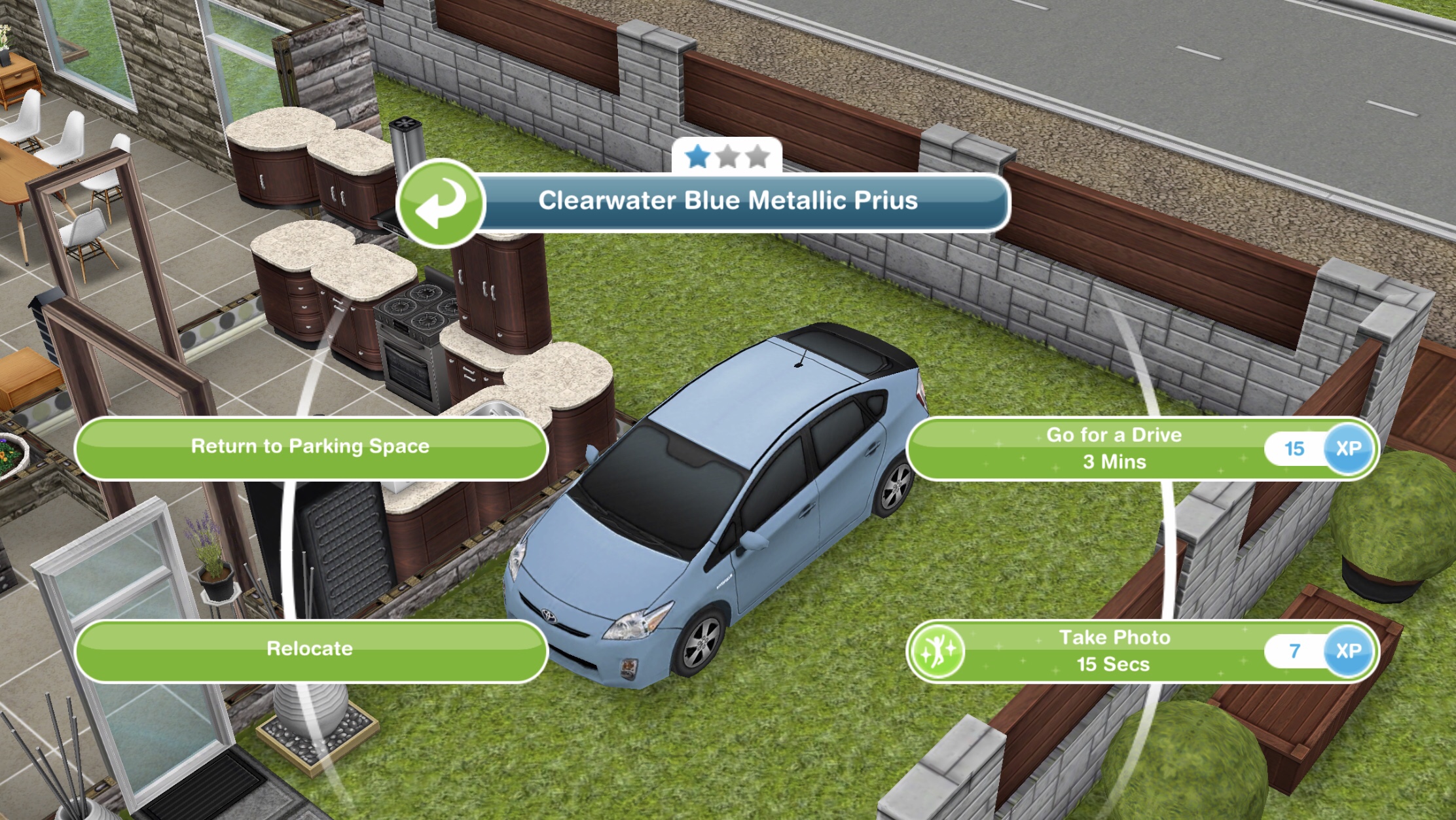The width and height of the screenshot is (1456, 820).
Task: Select the Relocate option
Action: (308, 648)
